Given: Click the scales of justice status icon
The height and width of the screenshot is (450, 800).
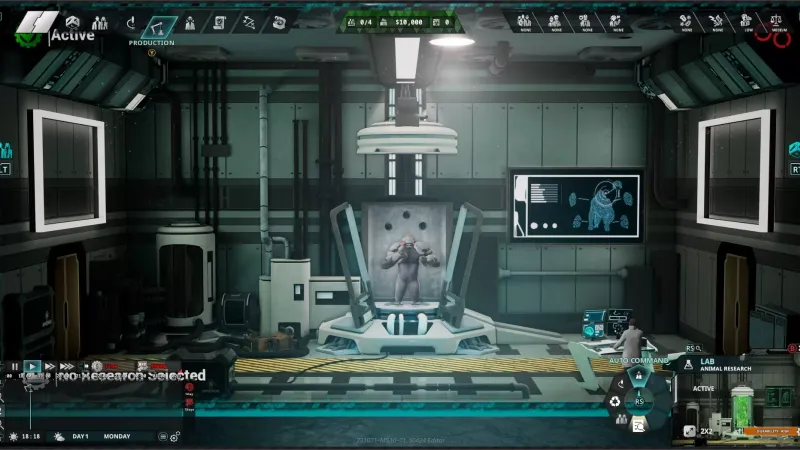Looking at the screenshot, I should (775, 19).
